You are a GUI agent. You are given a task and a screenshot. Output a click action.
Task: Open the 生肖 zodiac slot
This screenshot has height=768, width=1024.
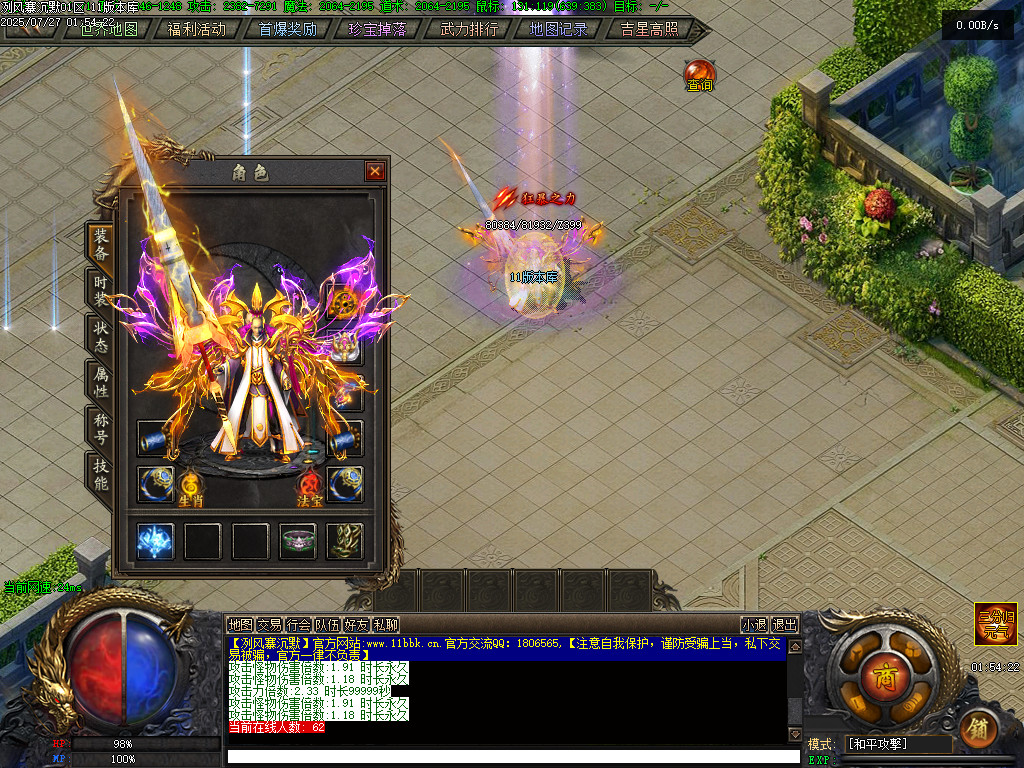[191, 486]
